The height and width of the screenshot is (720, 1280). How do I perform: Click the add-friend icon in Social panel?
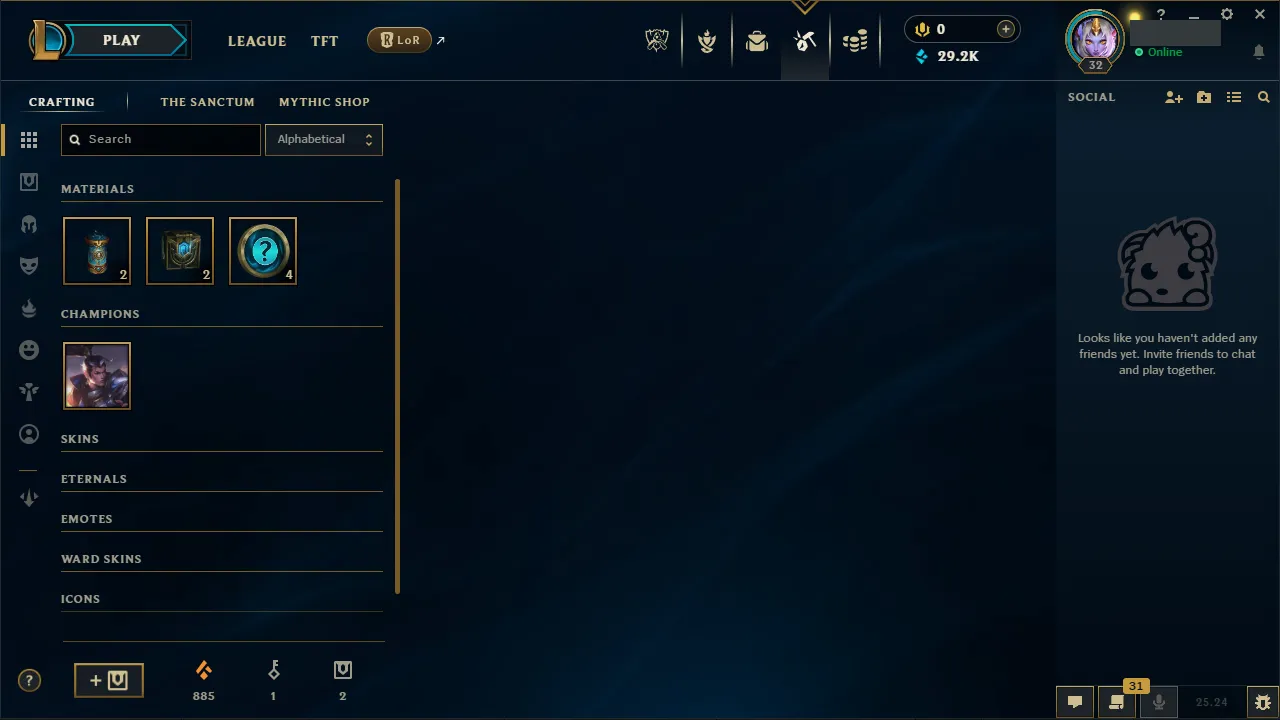(x=1173, y=97)
